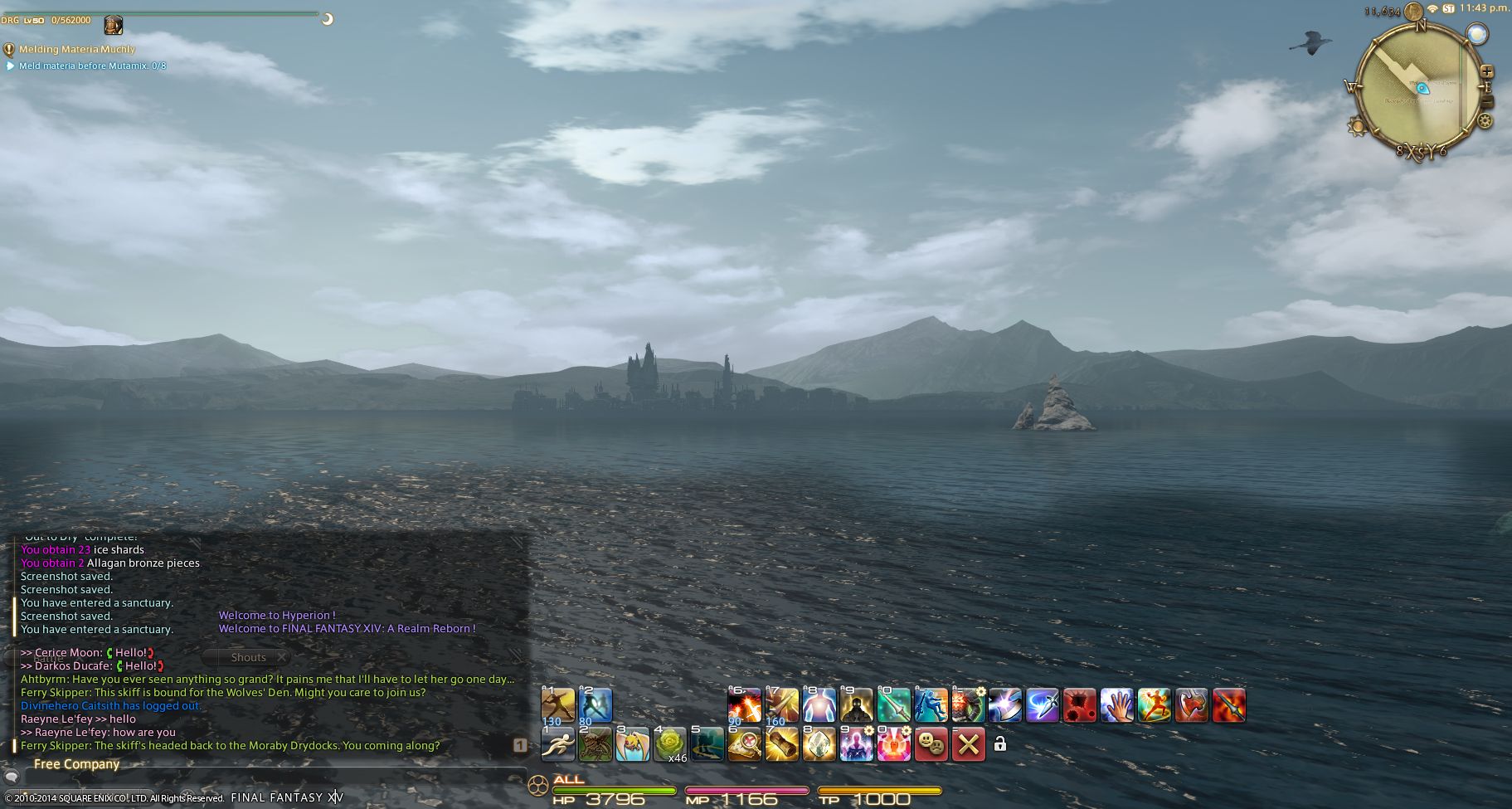Click the red X hotbar button
Viewport: 1512px width, 809px height.
[x=968, y=744]
